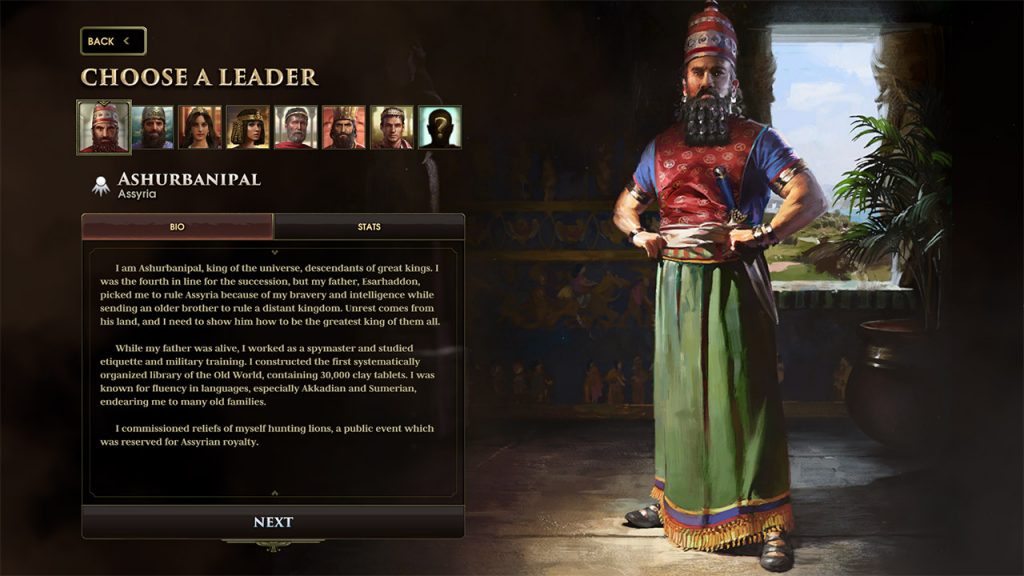Switch to the STATS tab
Viewport: 1024px width, 576px height.
tap(369, 227)
